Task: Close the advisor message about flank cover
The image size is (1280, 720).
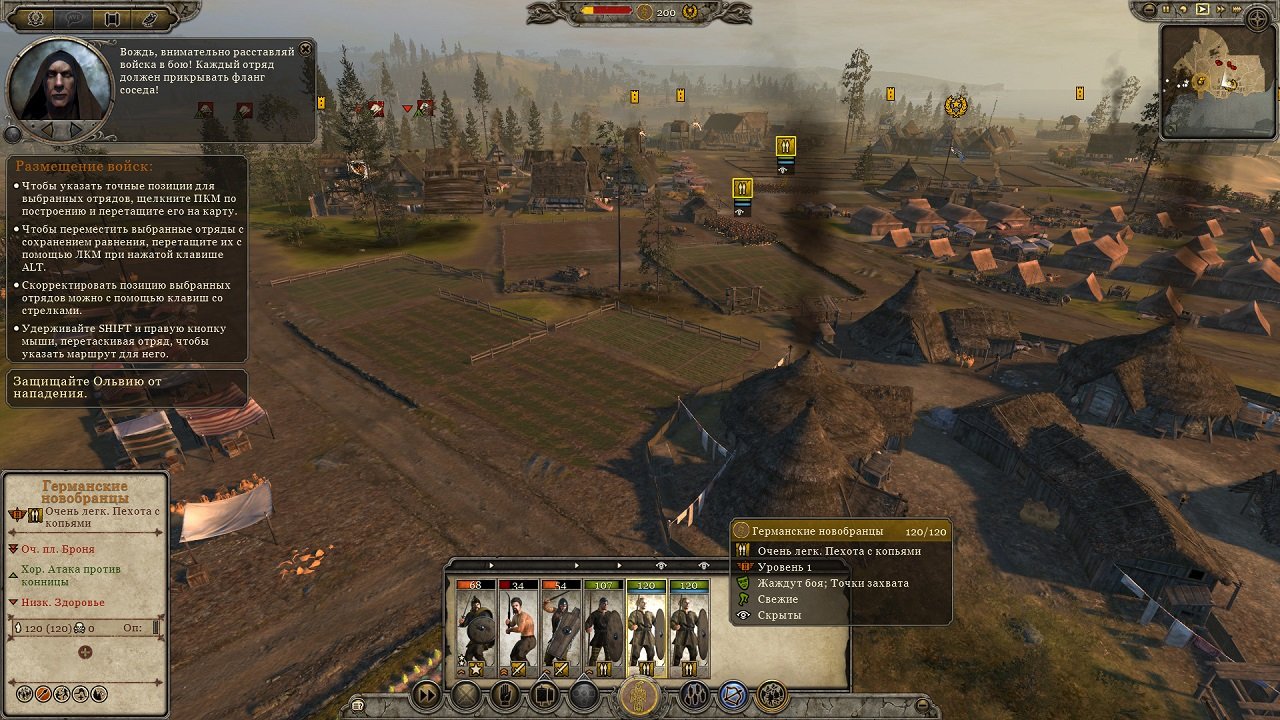Action: [x=305, y=48]
